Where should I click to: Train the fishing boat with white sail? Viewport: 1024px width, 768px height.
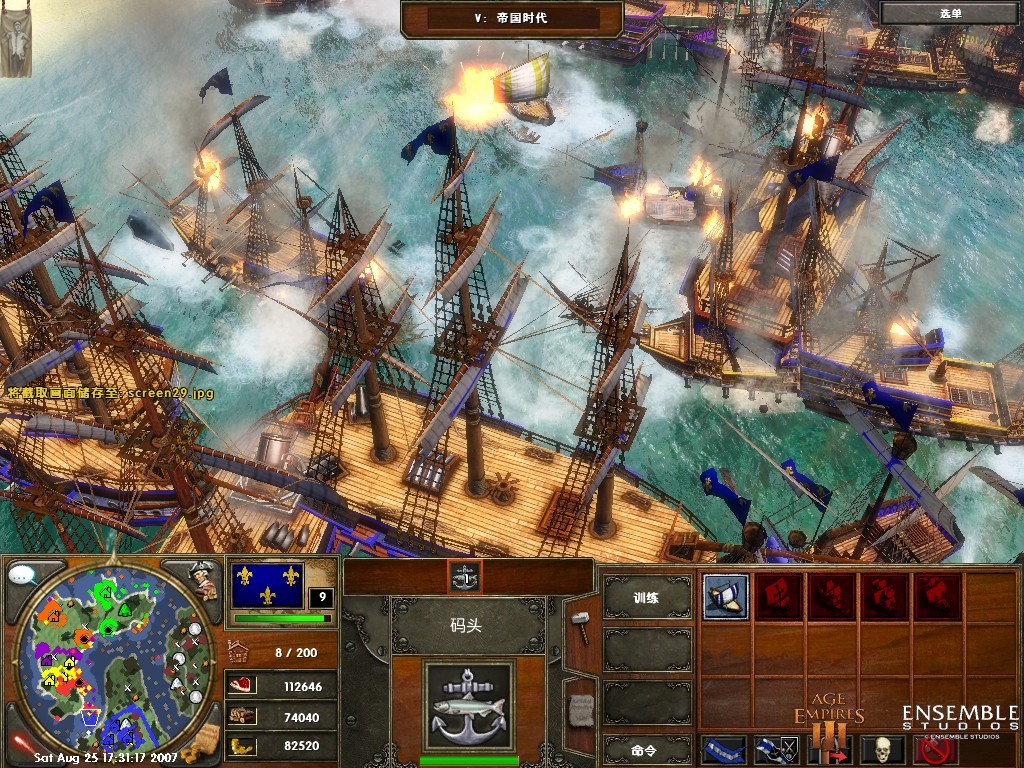coord(725,596)
